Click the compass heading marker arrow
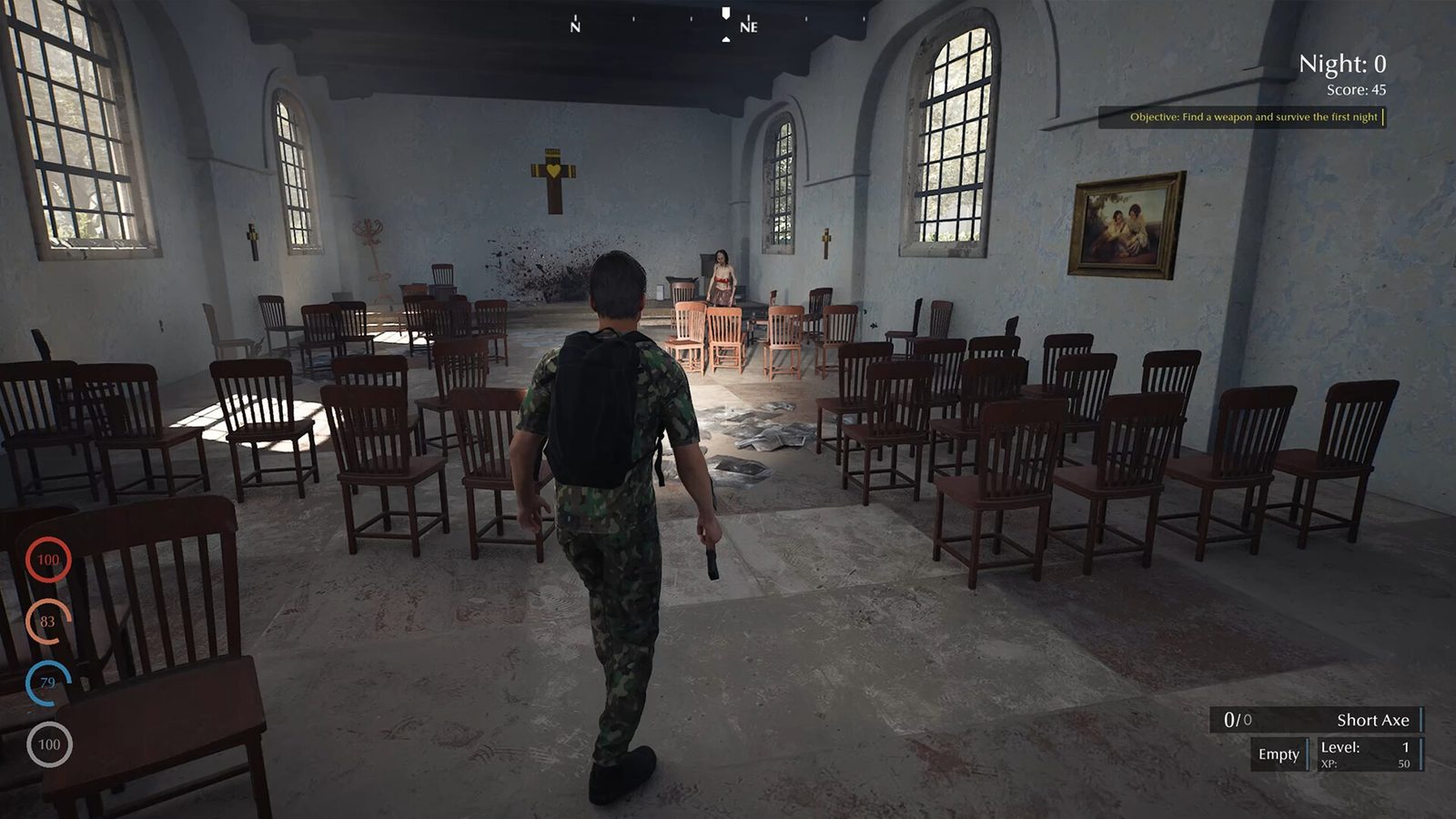This screenshot has height=819, width=1456. coord(725,11)
